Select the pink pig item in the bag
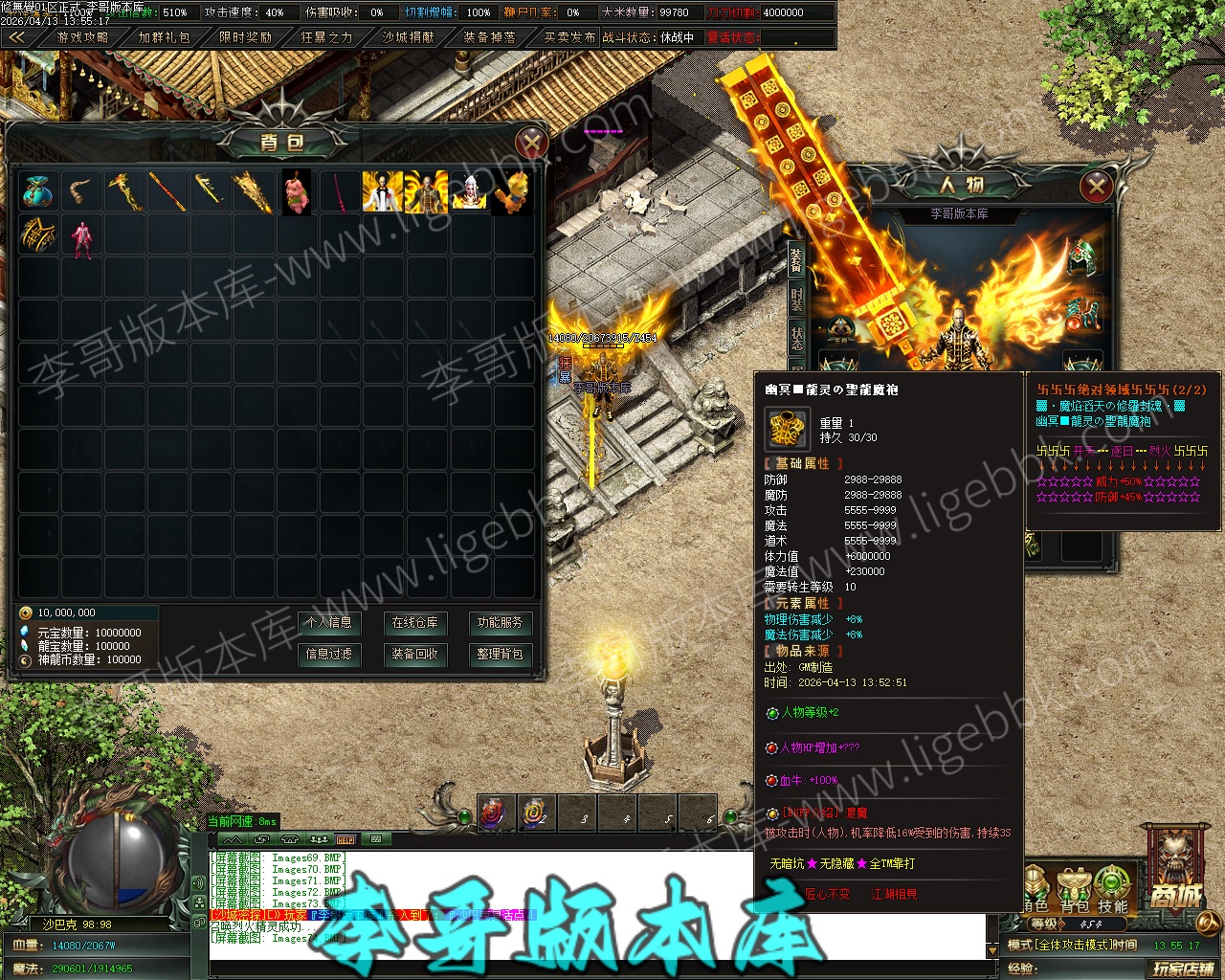The height and width of the screenshot is (980, 1225). tap(297, 191)
